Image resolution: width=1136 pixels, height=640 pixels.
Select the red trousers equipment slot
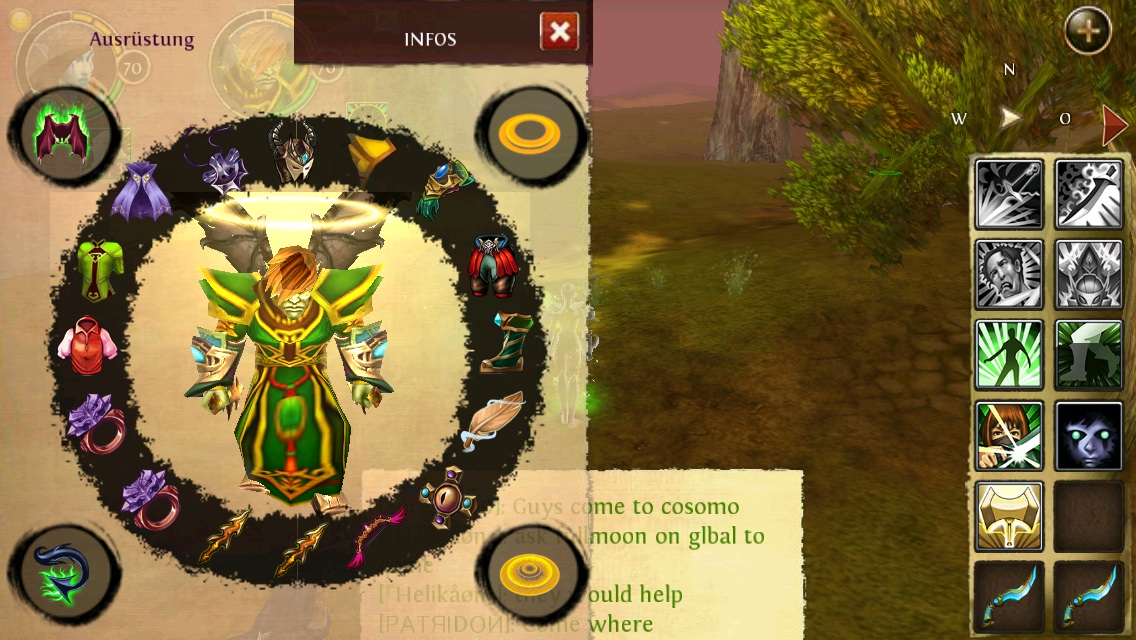tap(490, 265)
